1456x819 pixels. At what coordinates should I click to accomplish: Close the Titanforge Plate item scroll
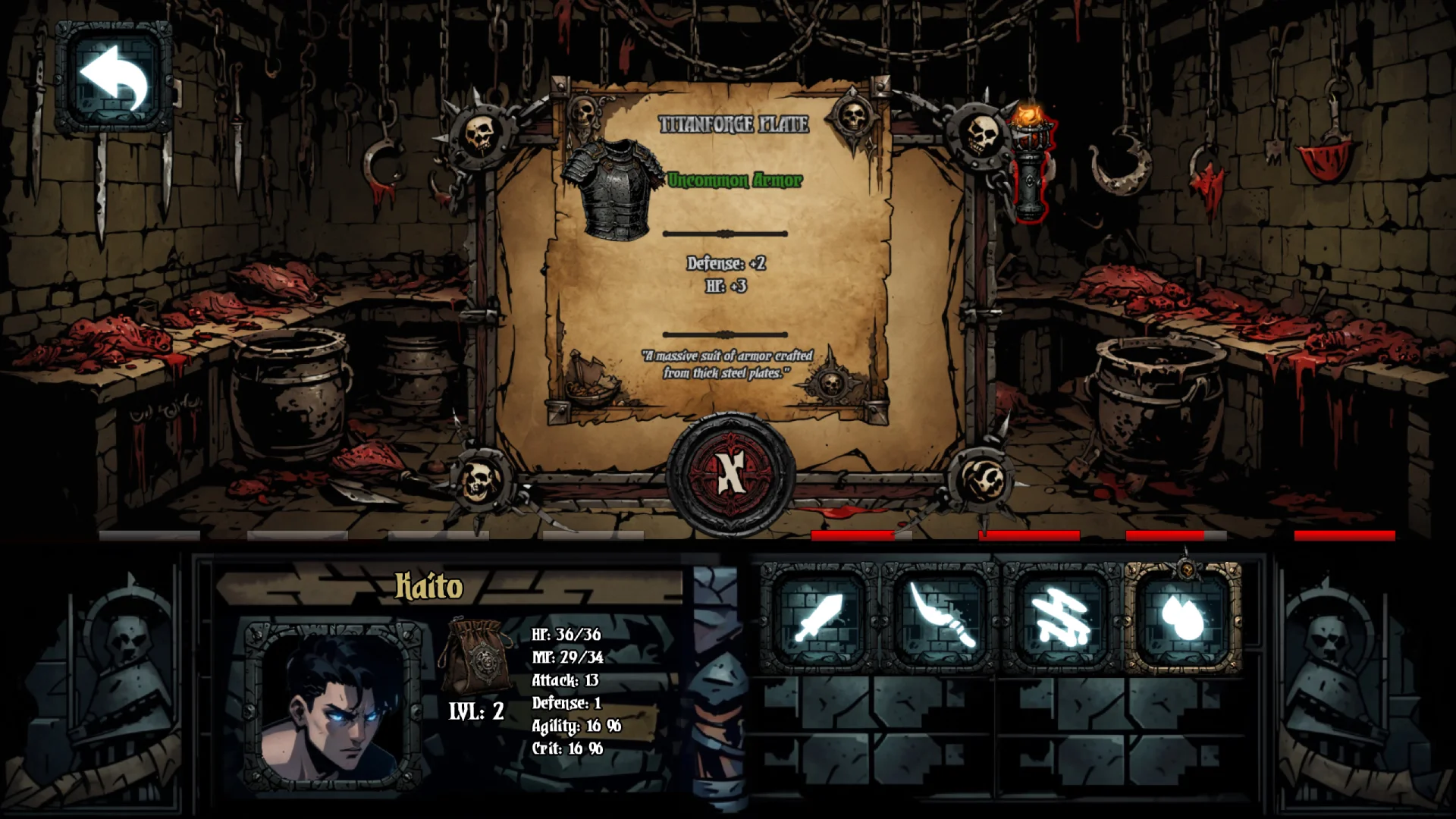coord(730,473)
